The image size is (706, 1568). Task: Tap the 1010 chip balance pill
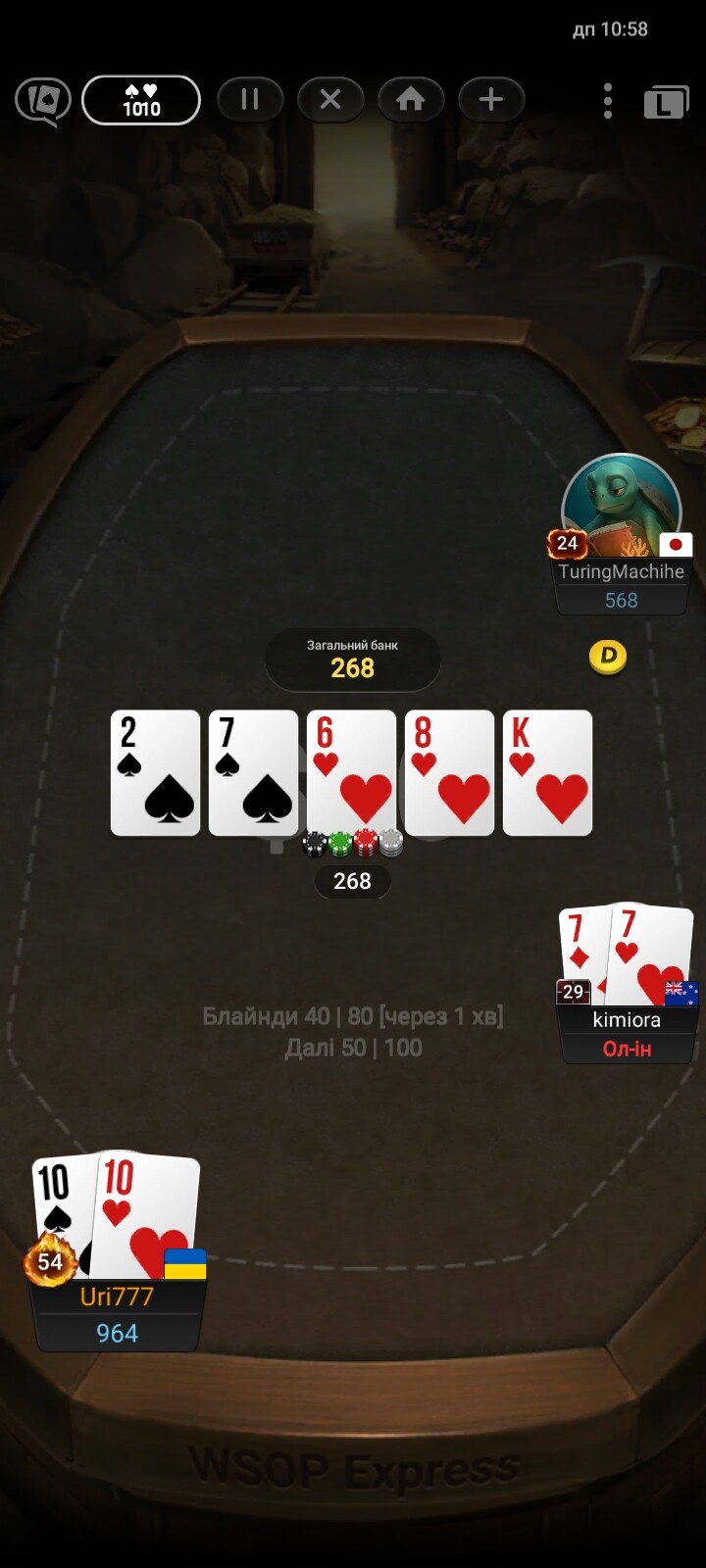(141, 100)
